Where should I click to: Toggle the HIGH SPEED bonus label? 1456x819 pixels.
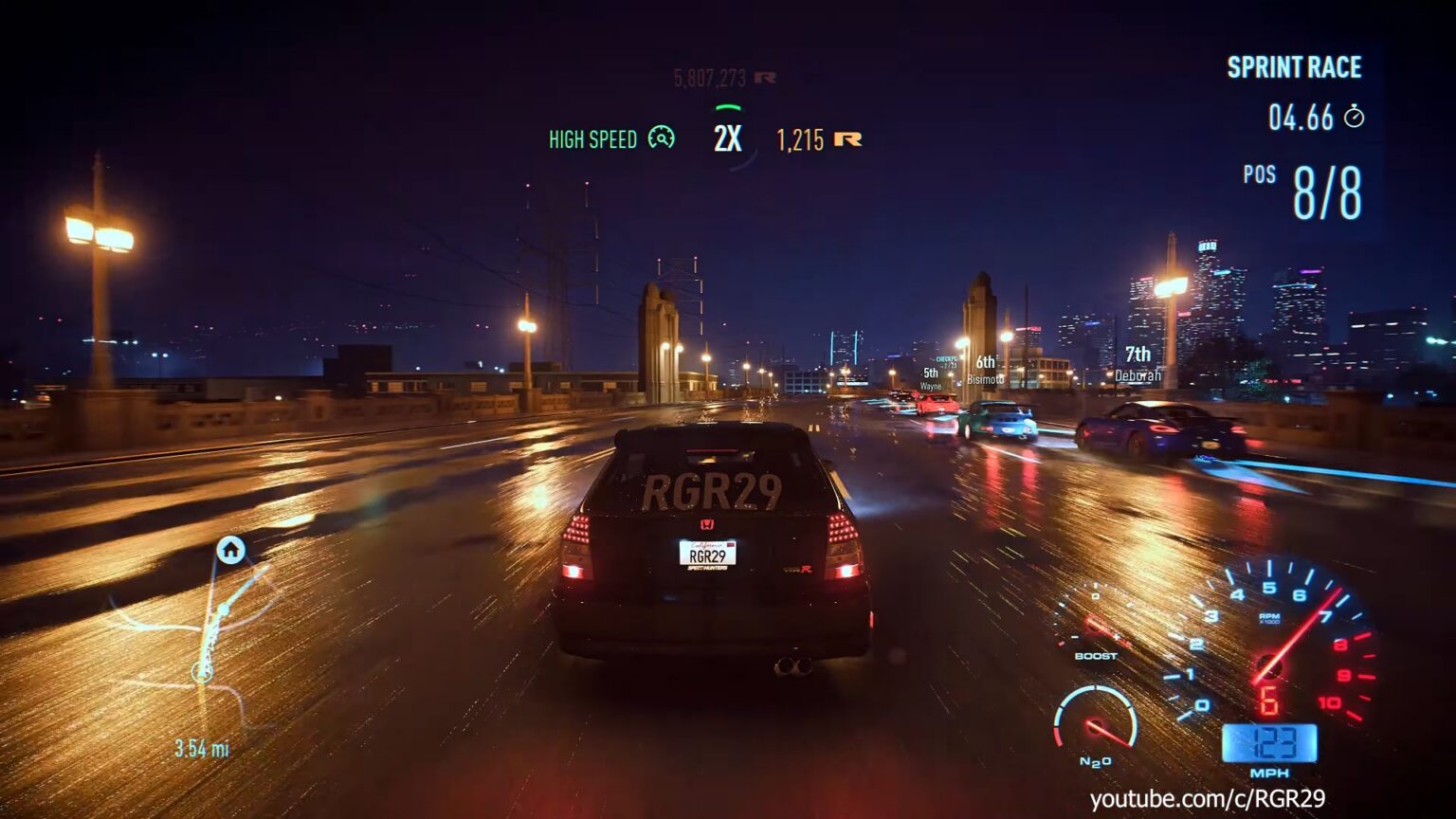click(x=592, y=139)
